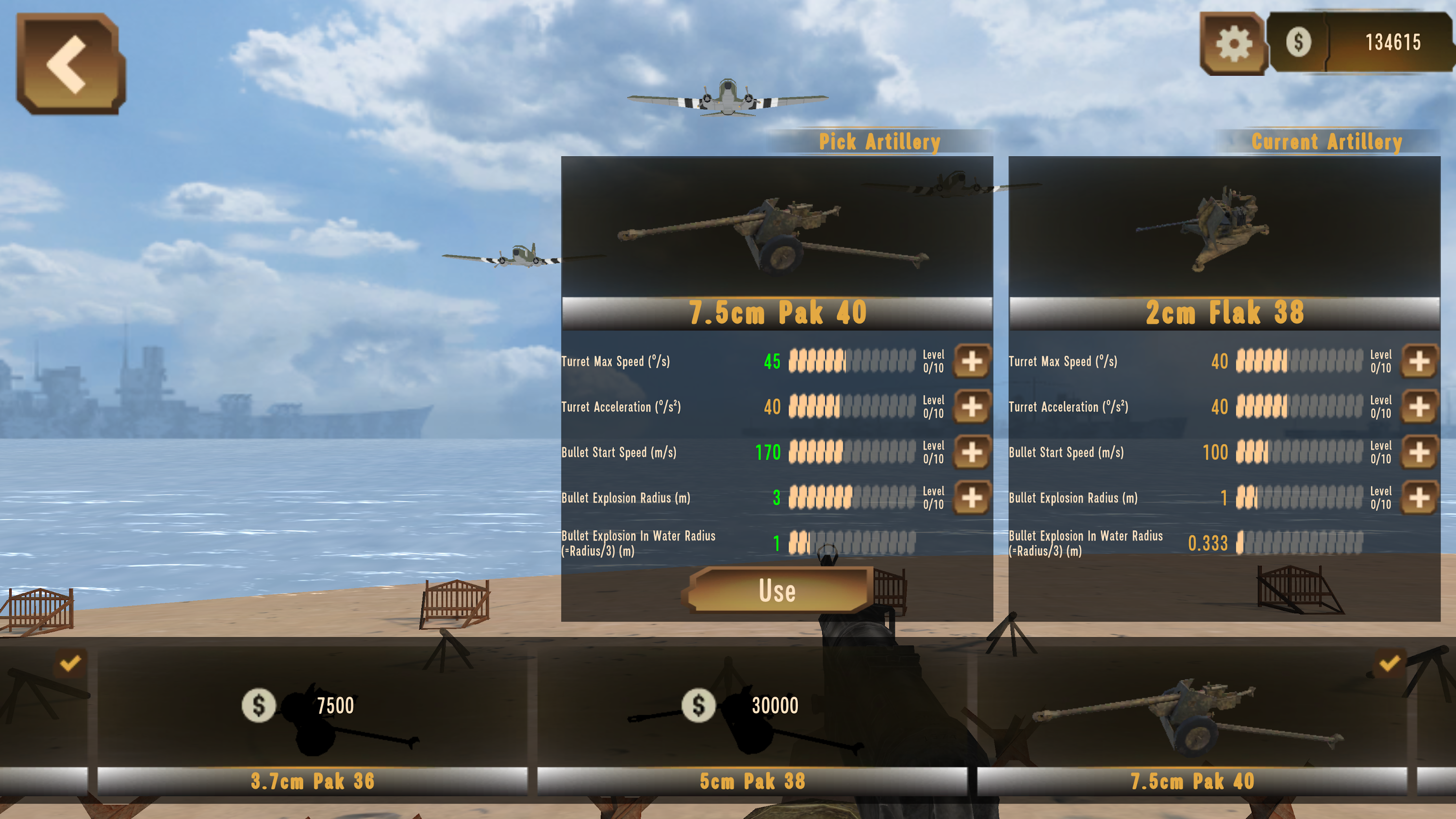Screen dimensions: 1456x819
Task: Upgrade Turret Acceleration for 2cm Flak 38
Action: click(x=1419, y=407)
